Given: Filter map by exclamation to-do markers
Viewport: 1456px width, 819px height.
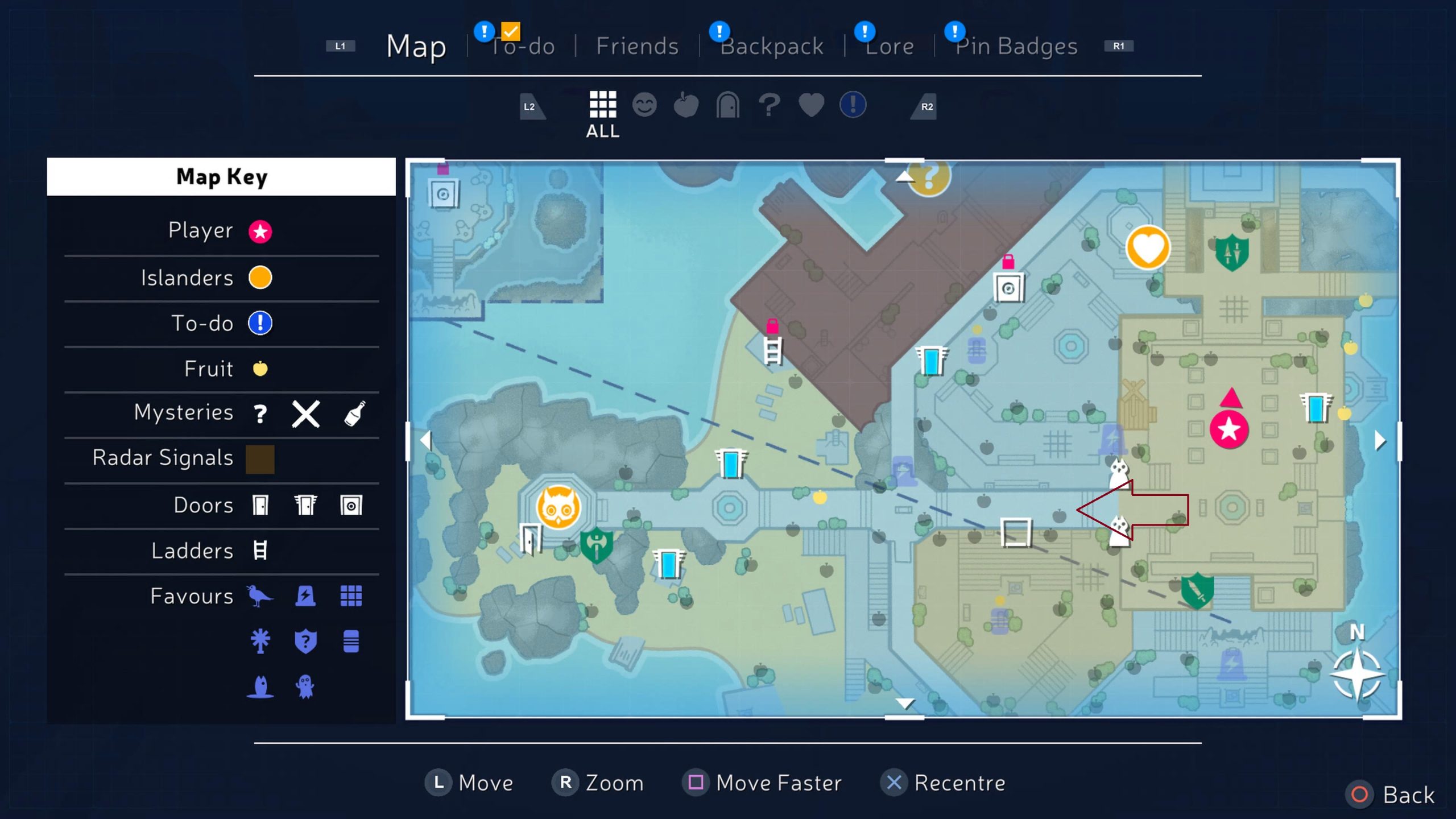Looking at the screenshot, I should point(853,105).
